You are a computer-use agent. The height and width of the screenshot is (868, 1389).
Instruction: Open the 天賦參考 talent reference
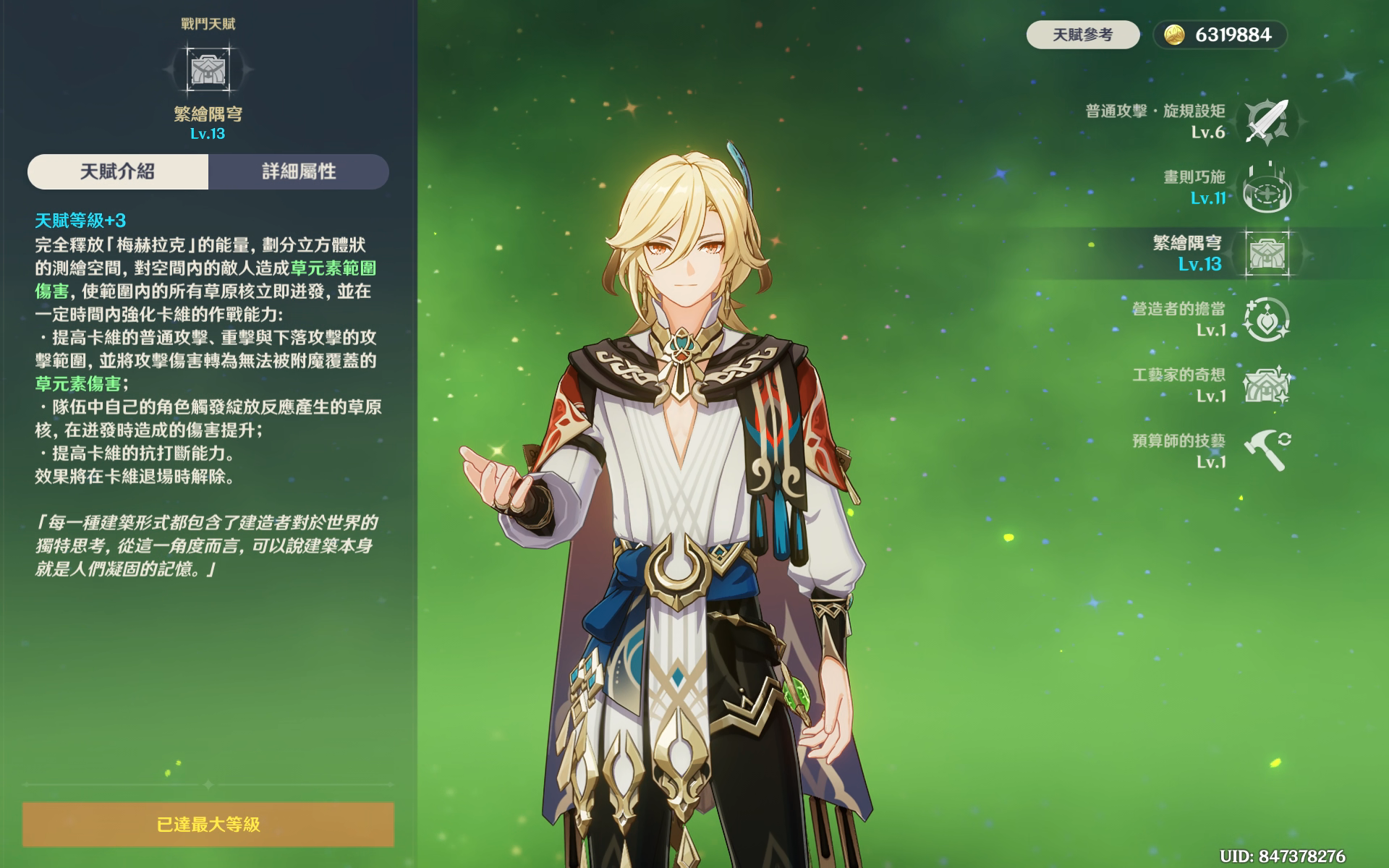tap(1082, 35)
